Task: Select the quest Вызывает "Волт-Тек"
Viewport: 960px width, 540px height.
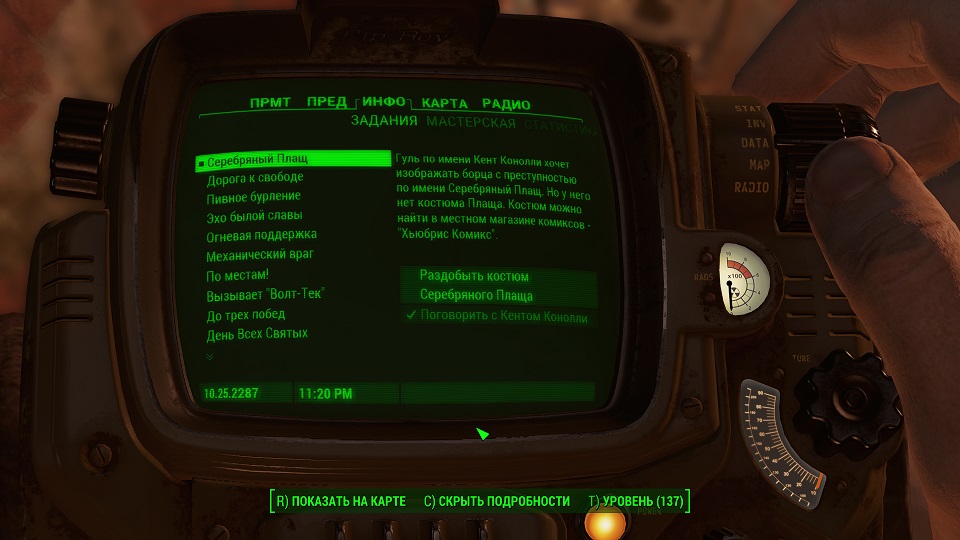Action: [266, 294]
